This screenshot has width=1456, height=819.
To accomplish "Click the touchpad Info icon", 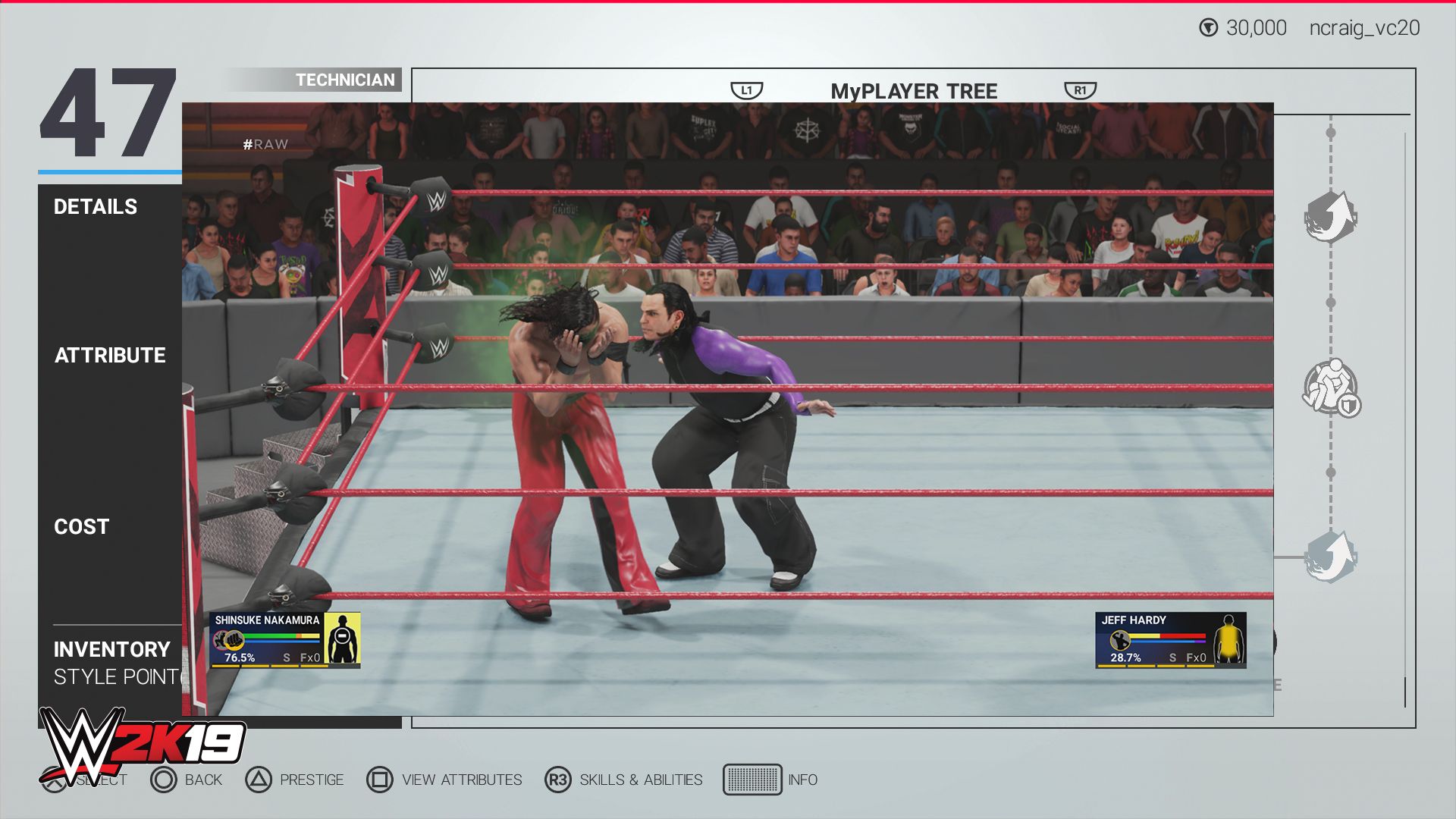I will point(753,780).
